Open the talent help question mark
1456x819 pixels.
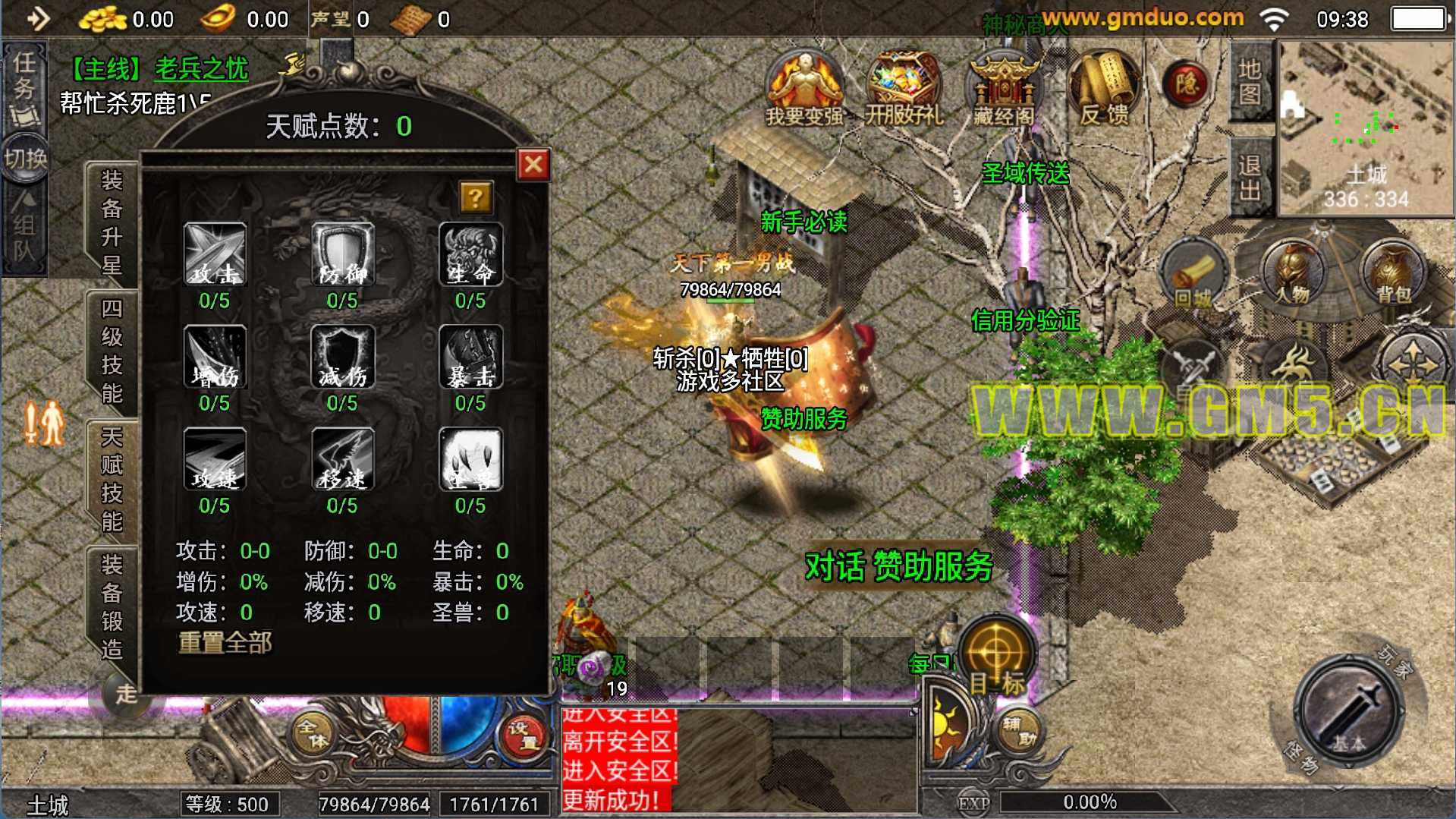476,198
